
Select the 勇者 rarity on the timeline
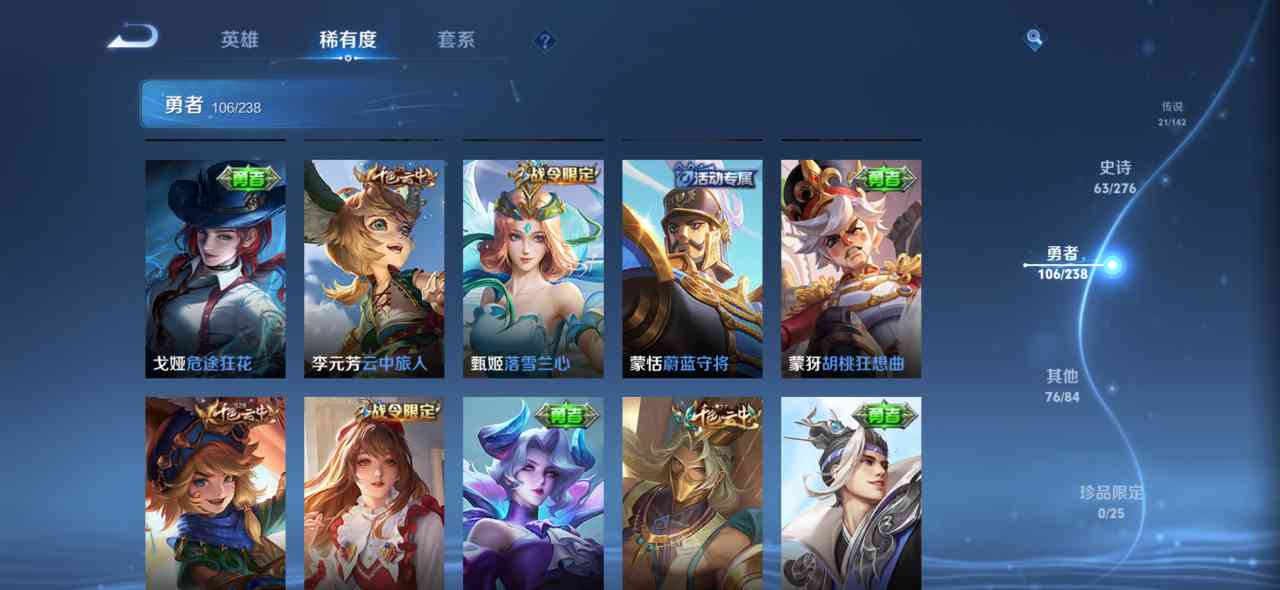coord(1063,263)
